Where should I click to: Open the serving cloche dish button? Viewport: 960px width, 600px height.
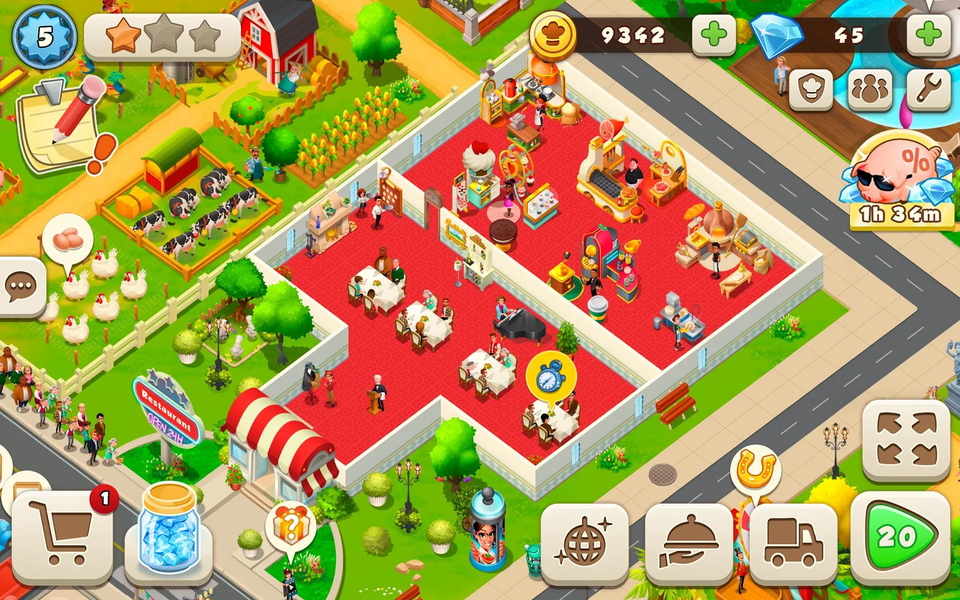(x=689, y=543)
